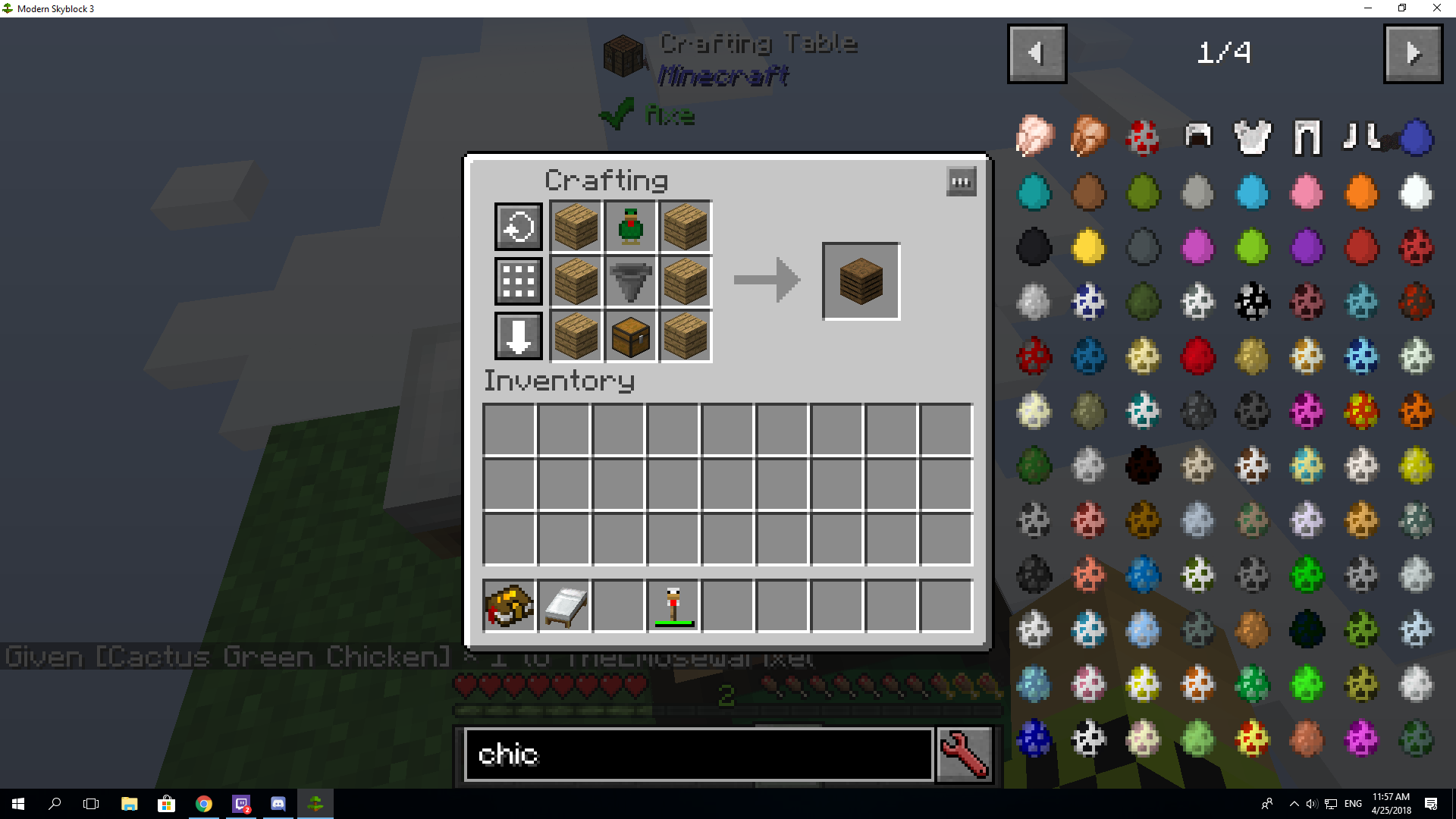Click the search field containing chic
This screenshot has height=819, width=1456.
[x=698, y=755]
